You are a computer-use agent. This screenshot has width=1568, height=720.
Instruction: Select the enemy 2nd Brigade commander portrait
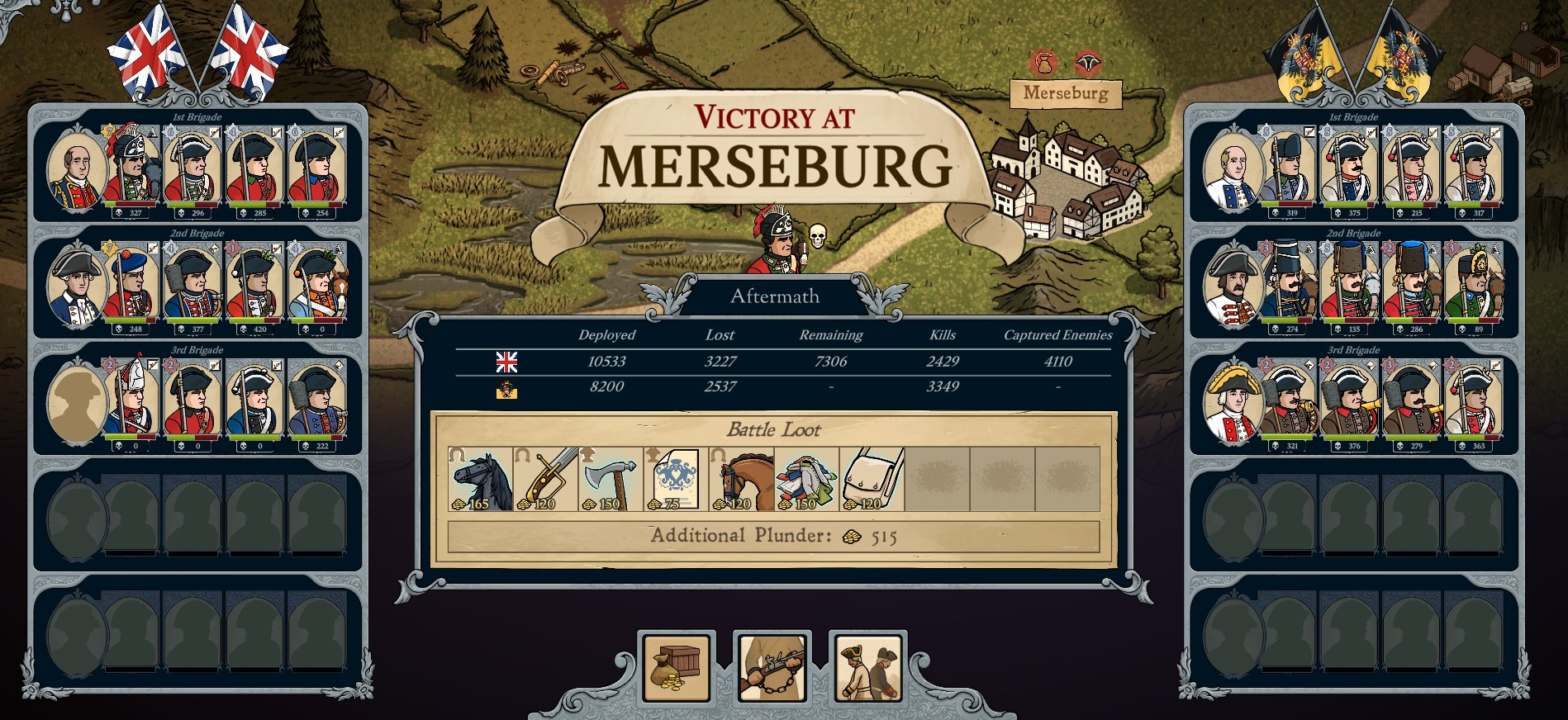pyautogui.click(x=1232, y=287)
